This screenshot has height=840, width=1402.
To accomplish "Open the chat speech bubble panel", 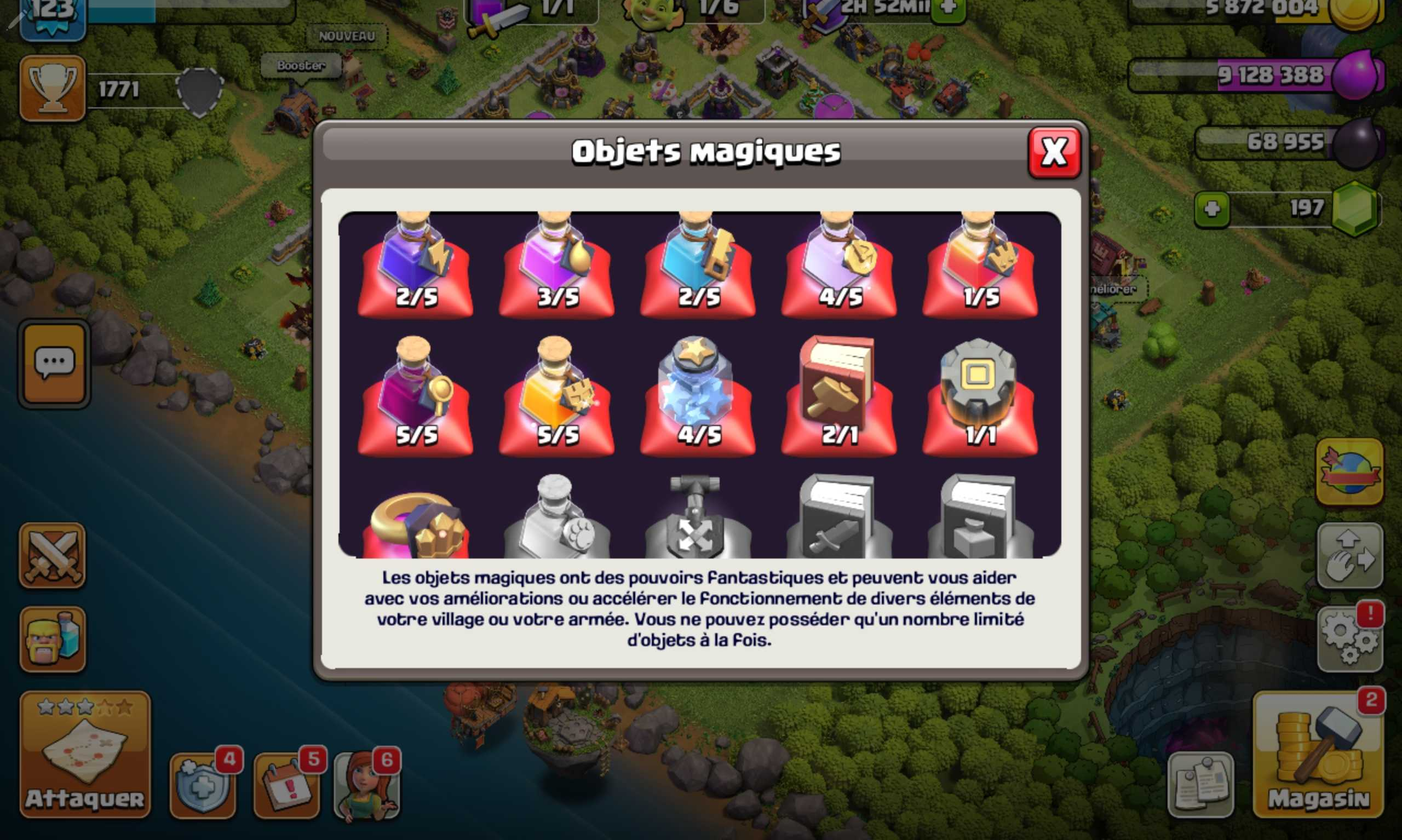I will pyautogui.click(x=54, y=364).
